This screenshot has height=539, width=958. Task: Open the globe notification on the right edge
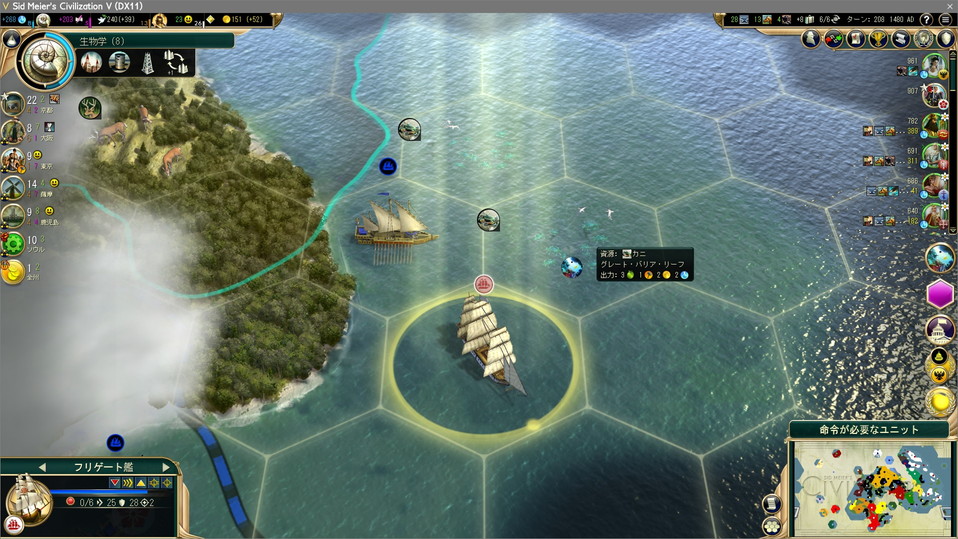tap(940, 257)
